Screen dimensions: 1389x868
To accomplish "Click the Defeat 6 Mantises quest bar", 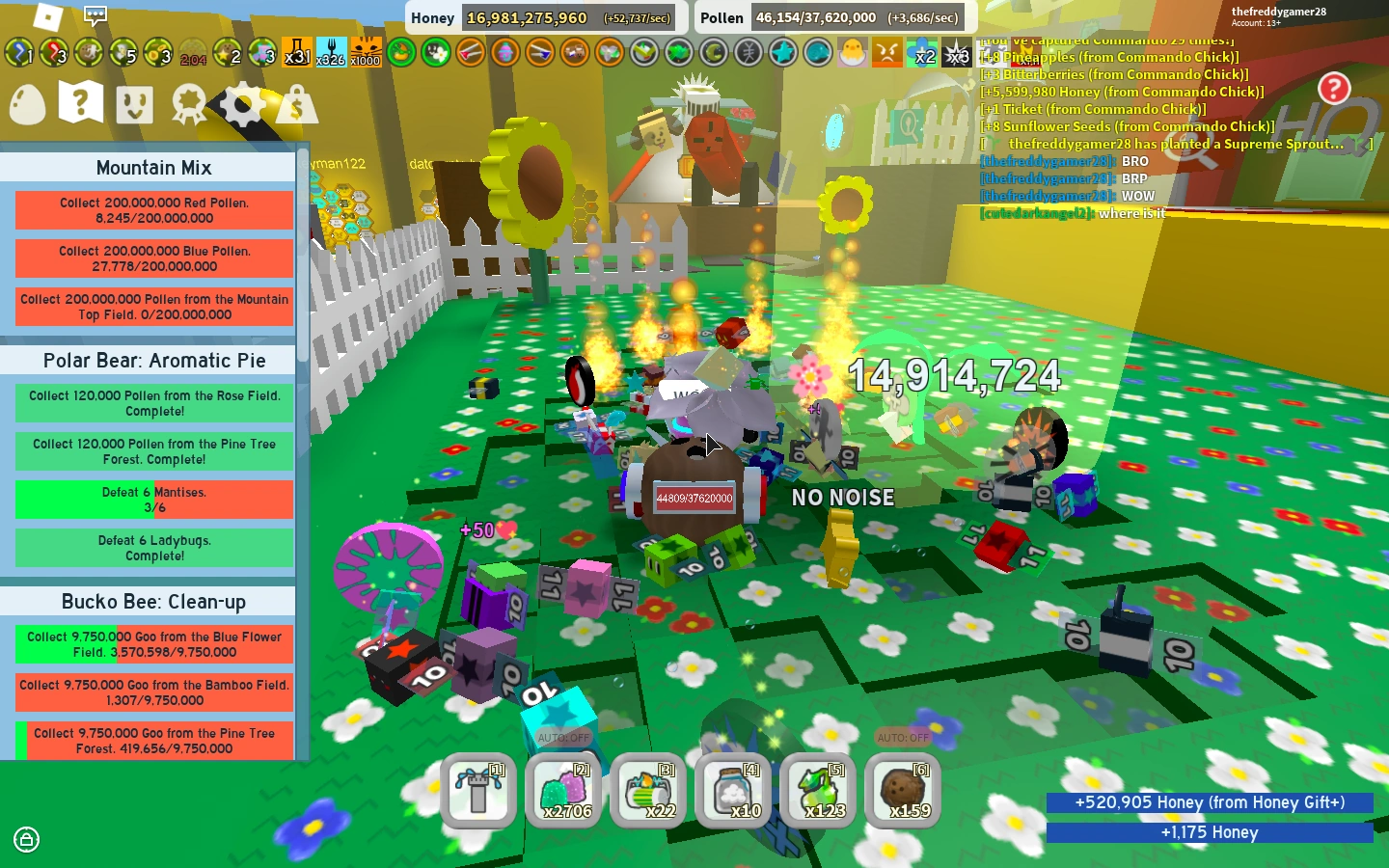I will pos(153,499).
